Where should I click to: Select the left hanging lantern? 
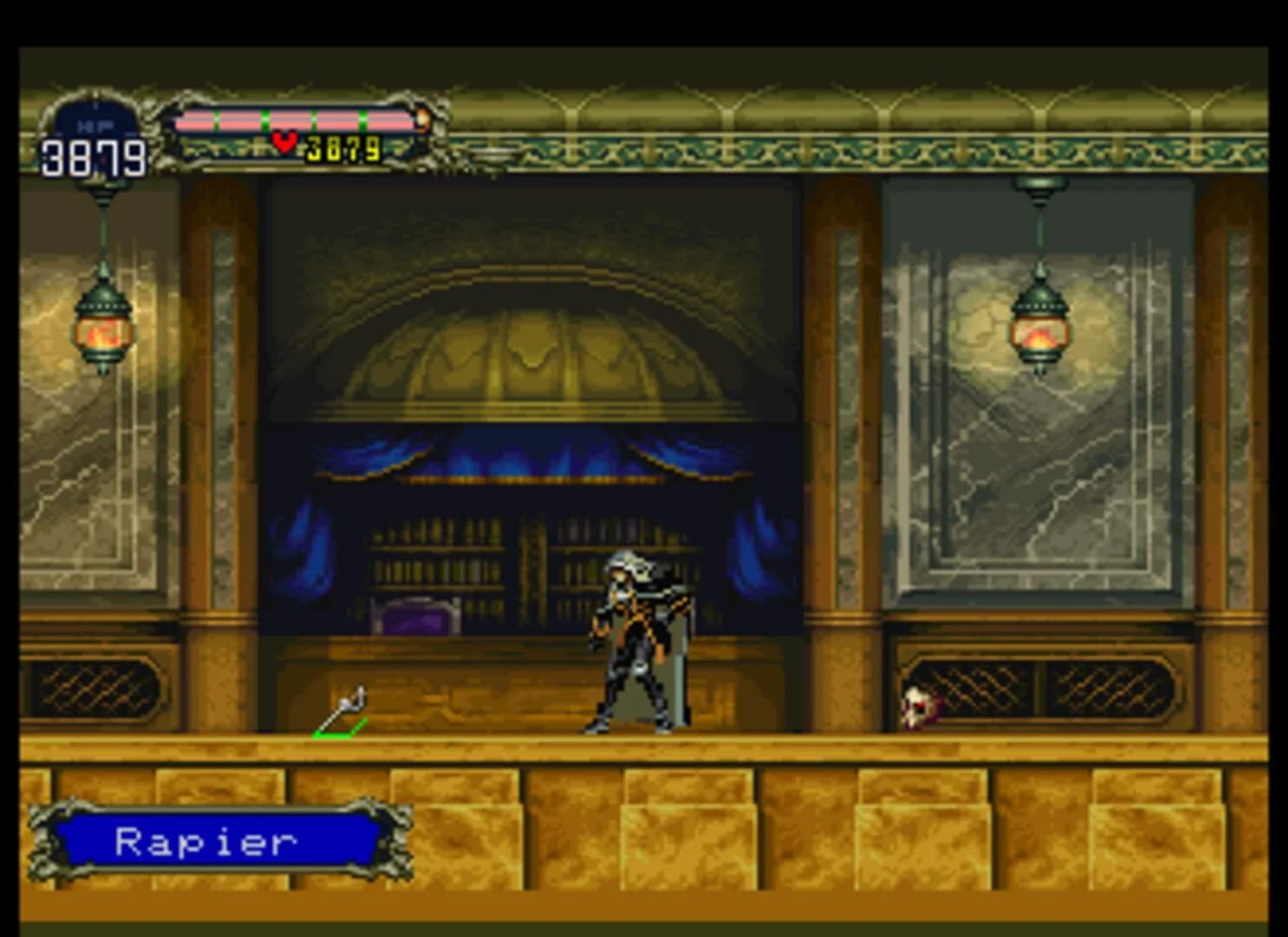click(101, 330)
